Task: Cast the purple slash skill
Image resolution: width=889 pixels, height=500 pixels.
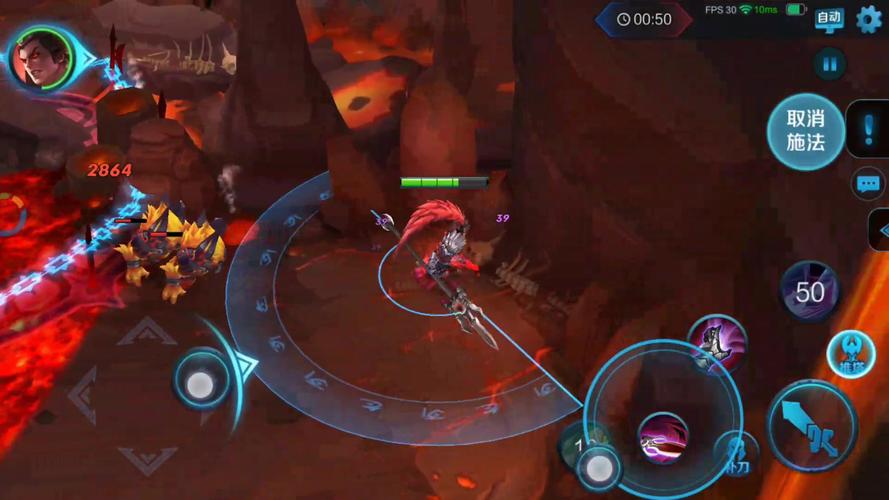Action: tap(662, 438)
